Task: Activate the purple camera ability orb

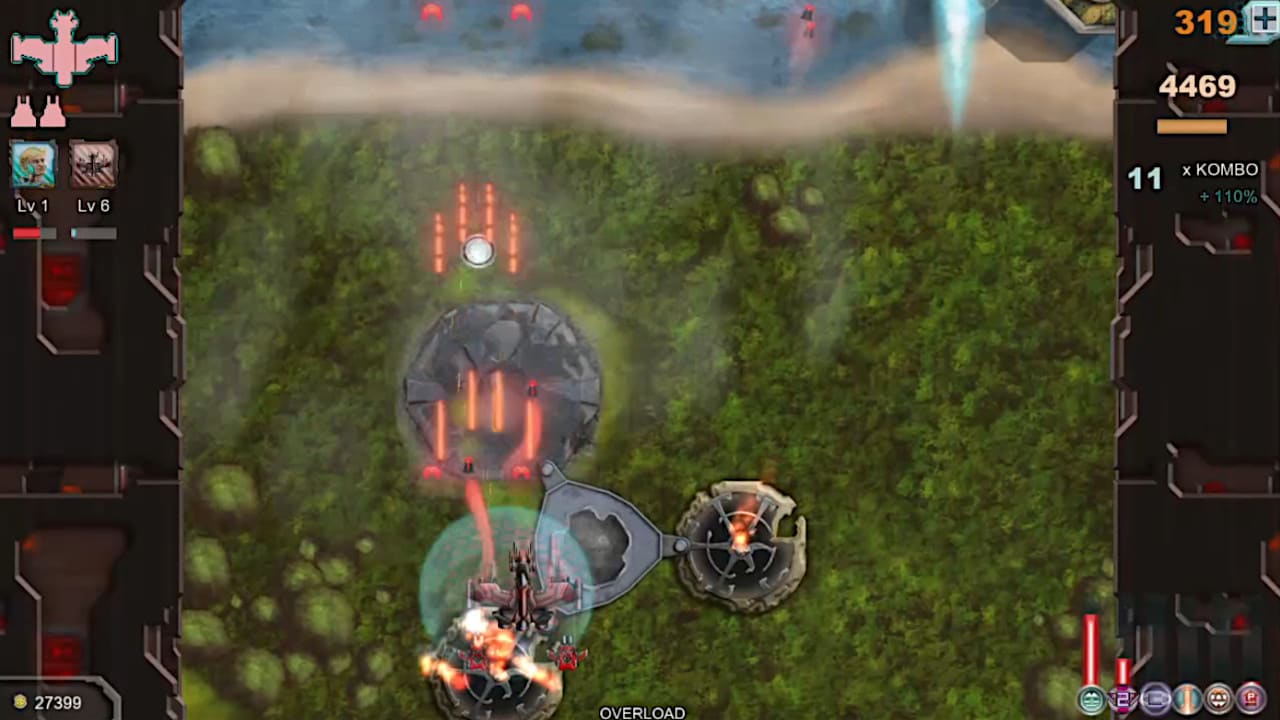Action: pos(1155,700)
